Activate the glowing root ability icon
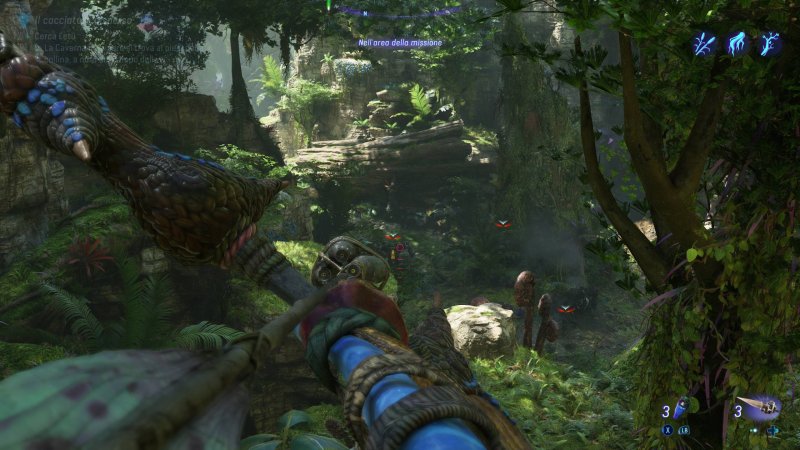Image resolution: width=800 pixels, height=450 pixels. (x=737, y=43)
